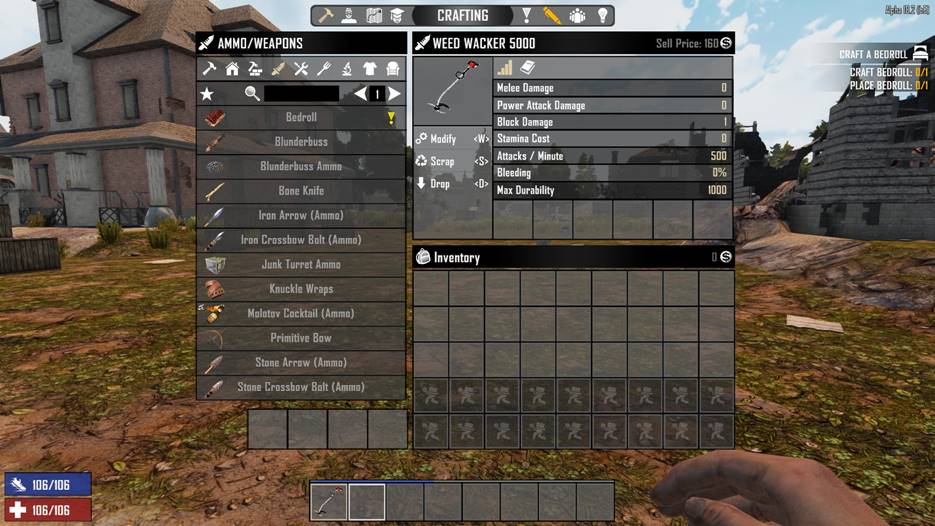Viewport: 935px width, 526px height.
Task: Open the skills graduation cap window
Action: 396,16
